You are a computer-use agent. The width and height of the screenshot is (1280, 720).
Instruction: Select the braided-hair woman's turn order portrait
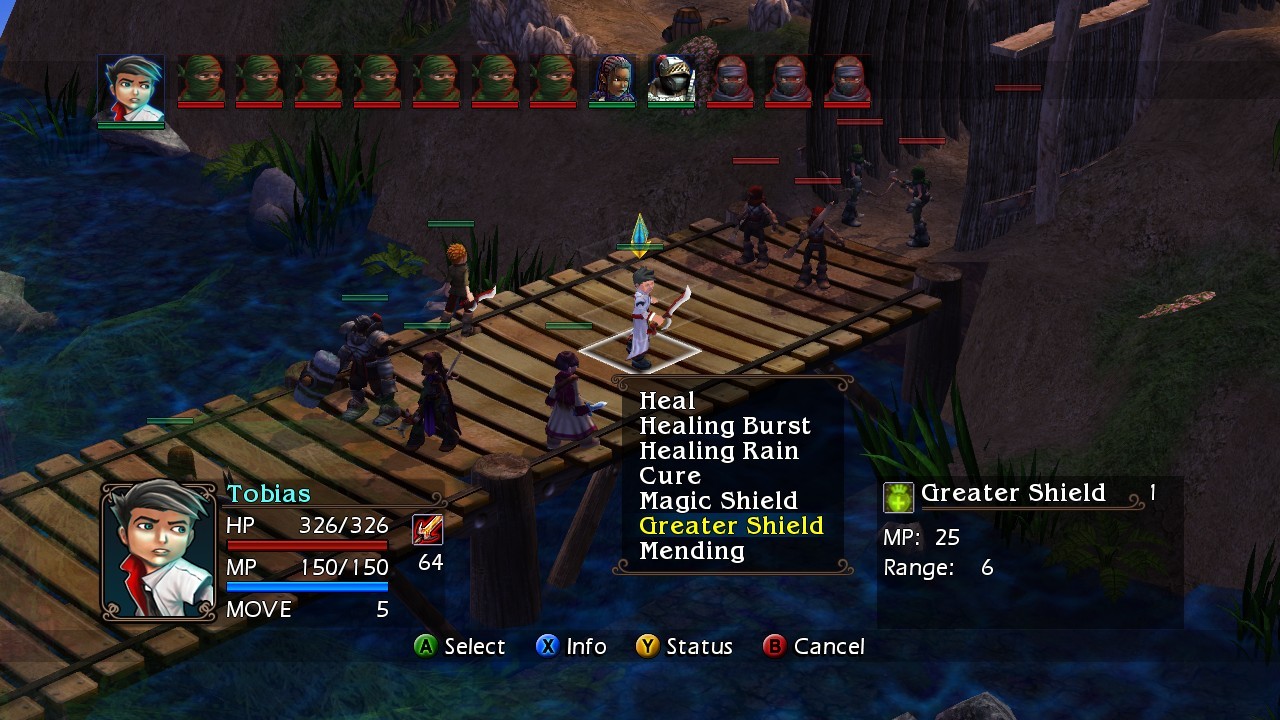612,79
